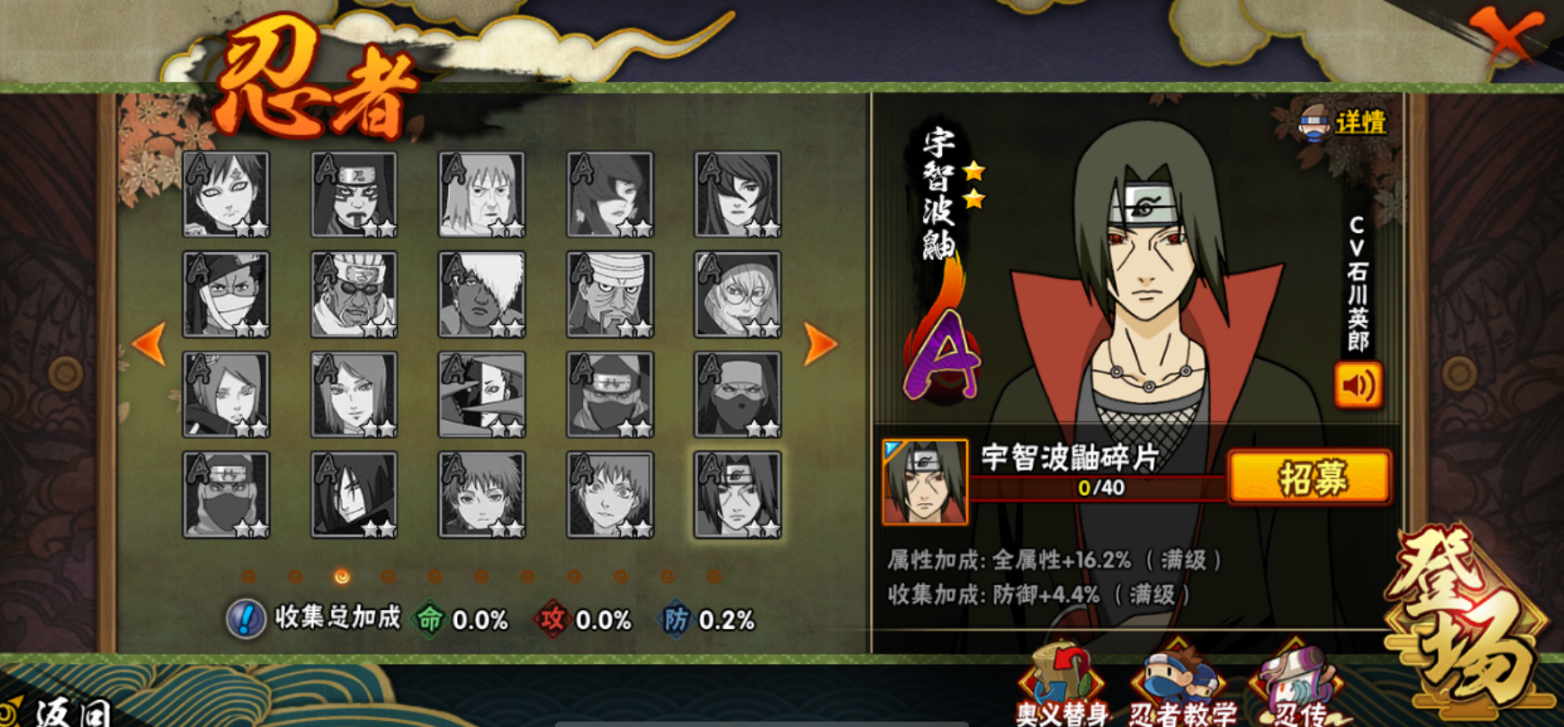Recruit Itachi with the 招募 button
The image size is (1564, 727).
1308,477
